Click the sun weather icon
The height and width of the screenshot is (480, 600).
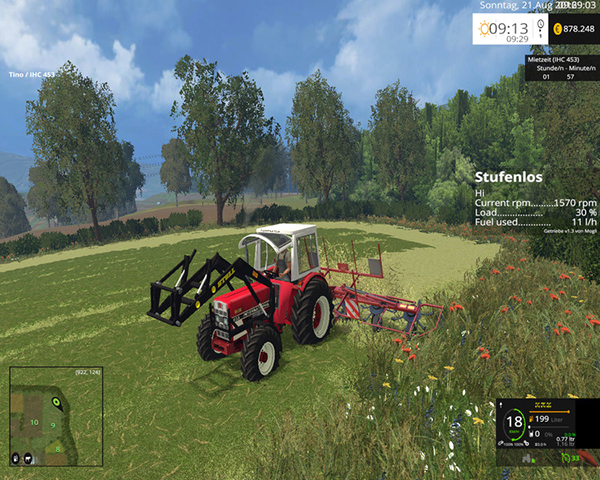pyautogui.click(x=485, y=29)
